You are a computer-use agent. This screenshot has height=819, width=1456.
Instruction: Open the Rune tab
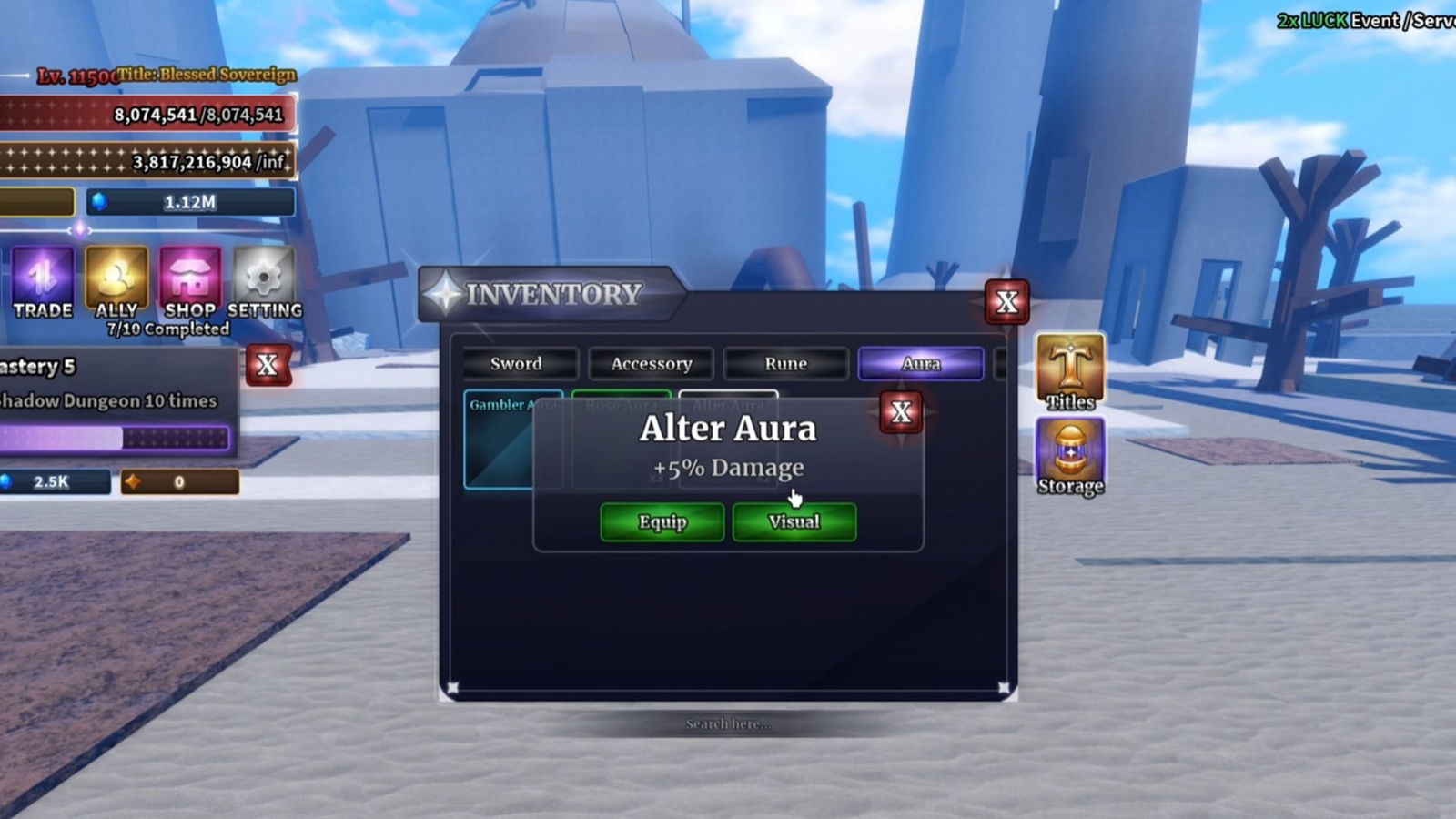pos(784,364)
